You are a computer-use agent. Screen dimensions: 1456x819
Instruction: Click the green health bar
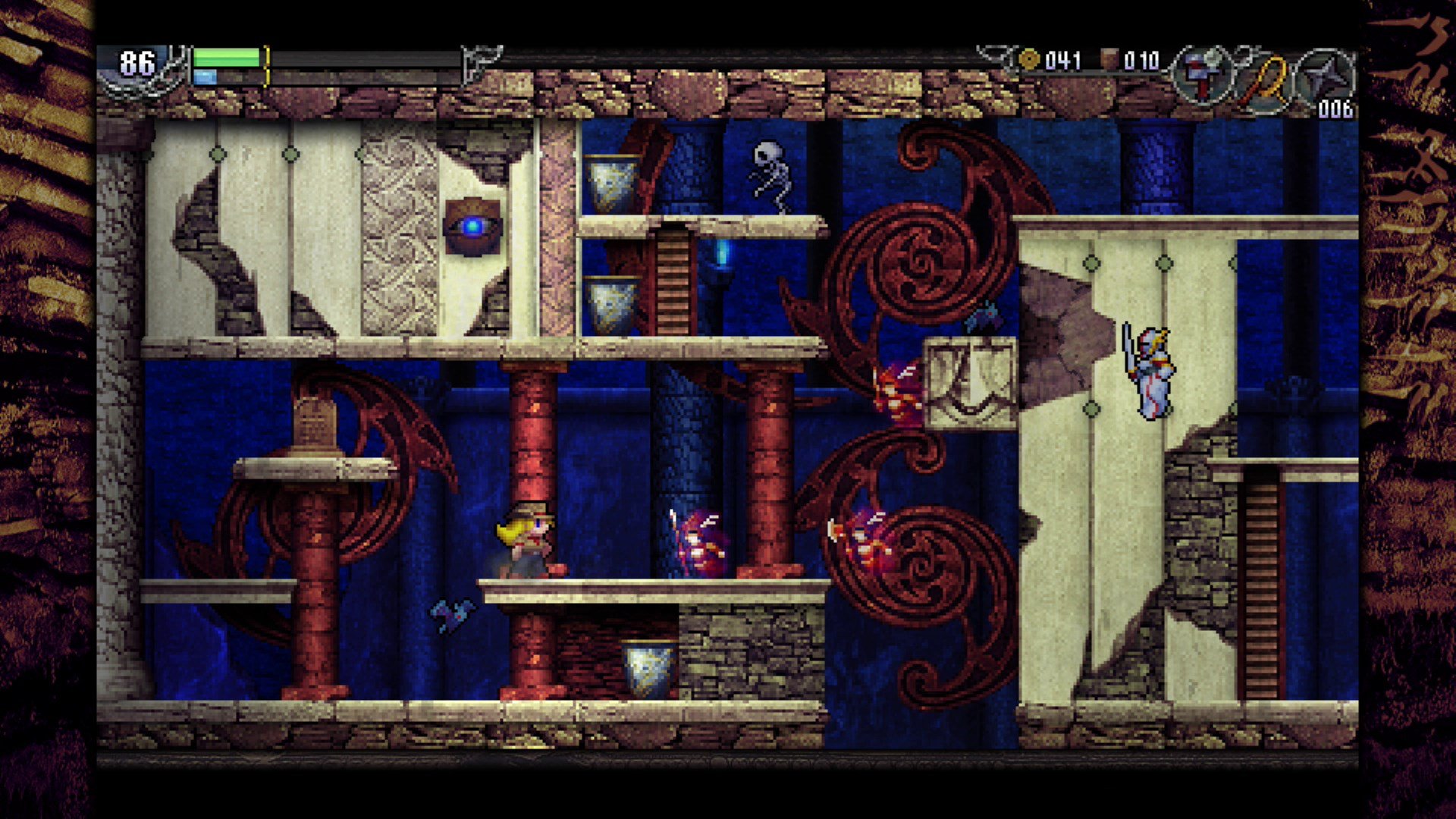(x=227, y=56)
